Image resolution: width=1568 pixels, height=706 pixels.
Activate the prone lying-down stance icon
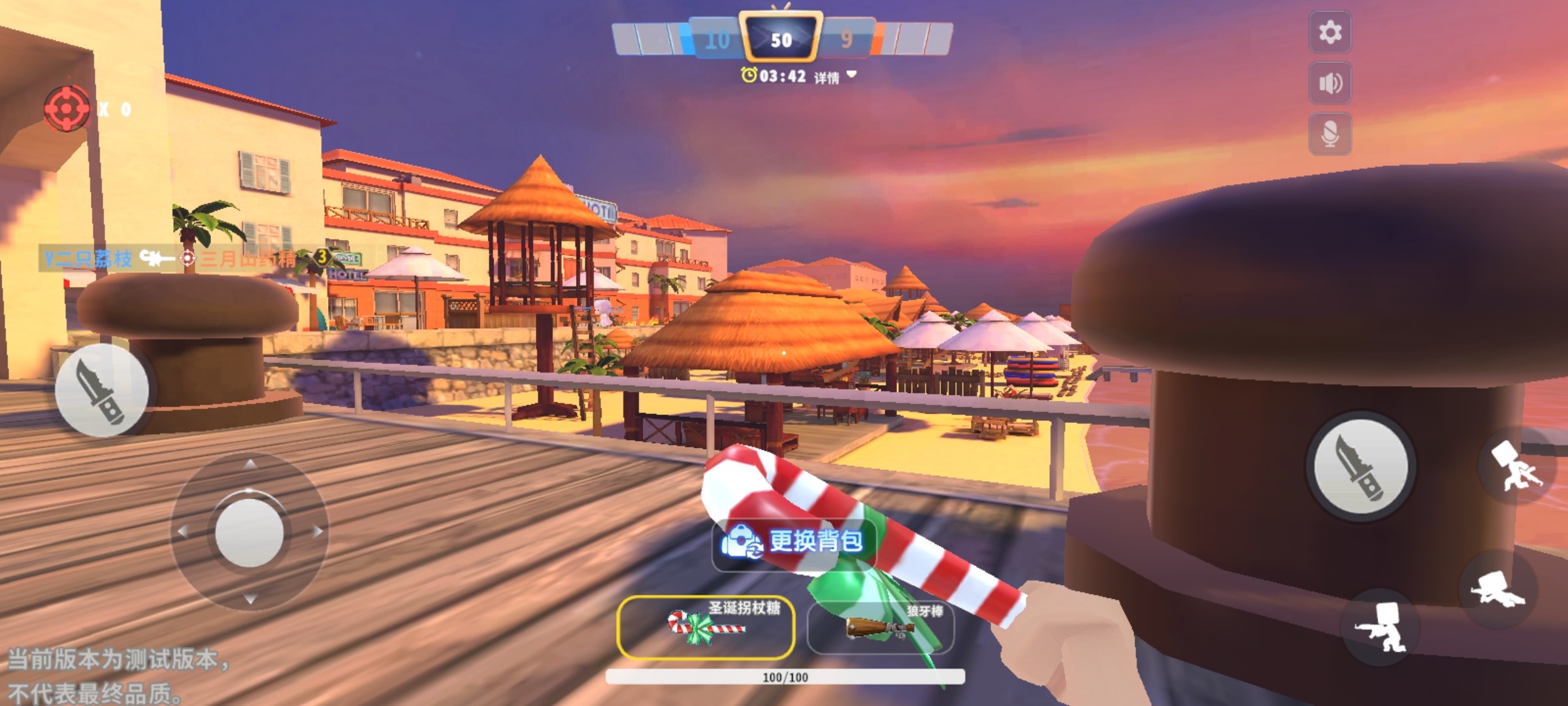click(x=1497, y=589)
